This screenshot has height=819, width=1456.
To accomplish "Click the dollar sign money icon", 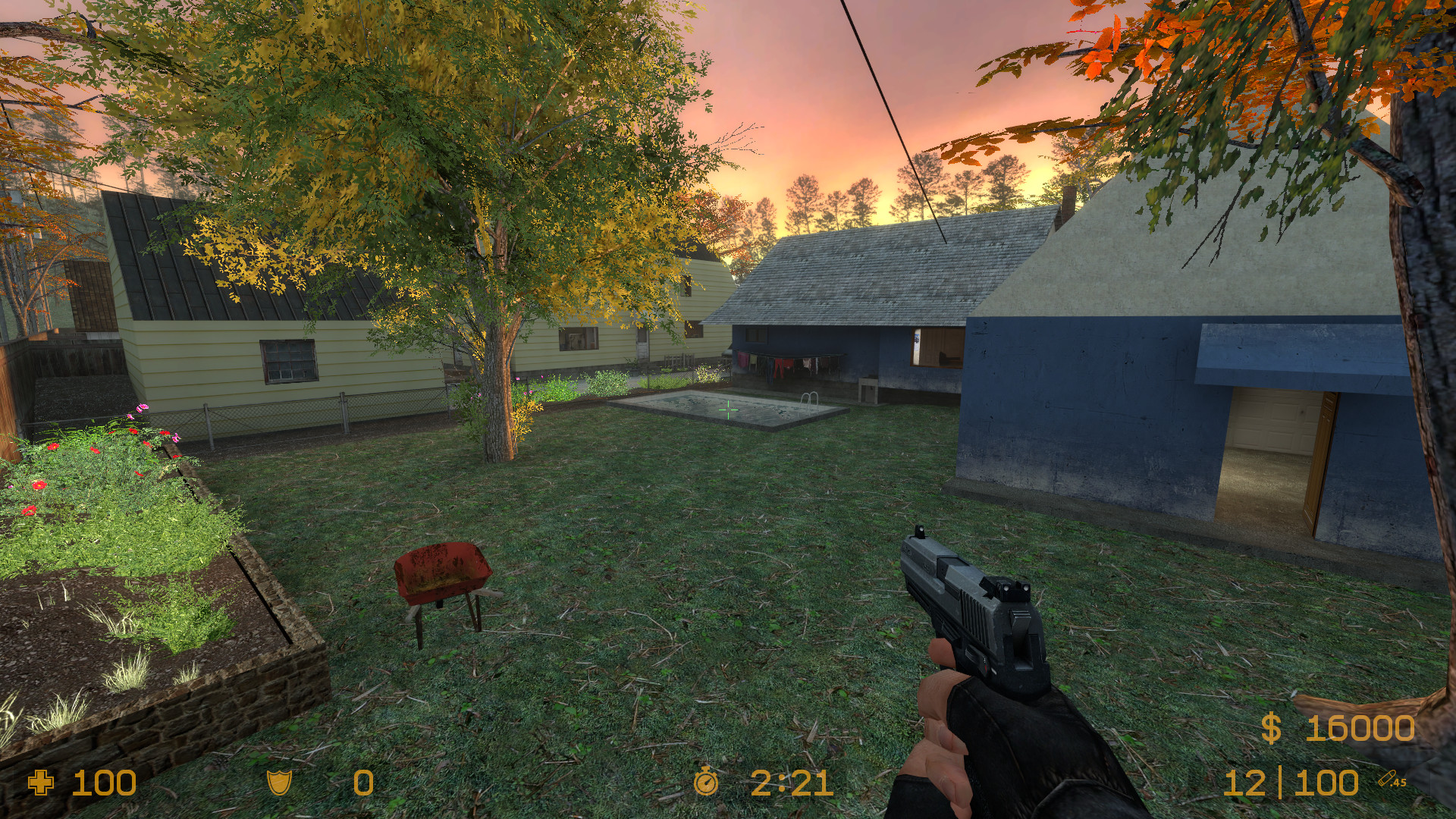I will coord(1271,729).
